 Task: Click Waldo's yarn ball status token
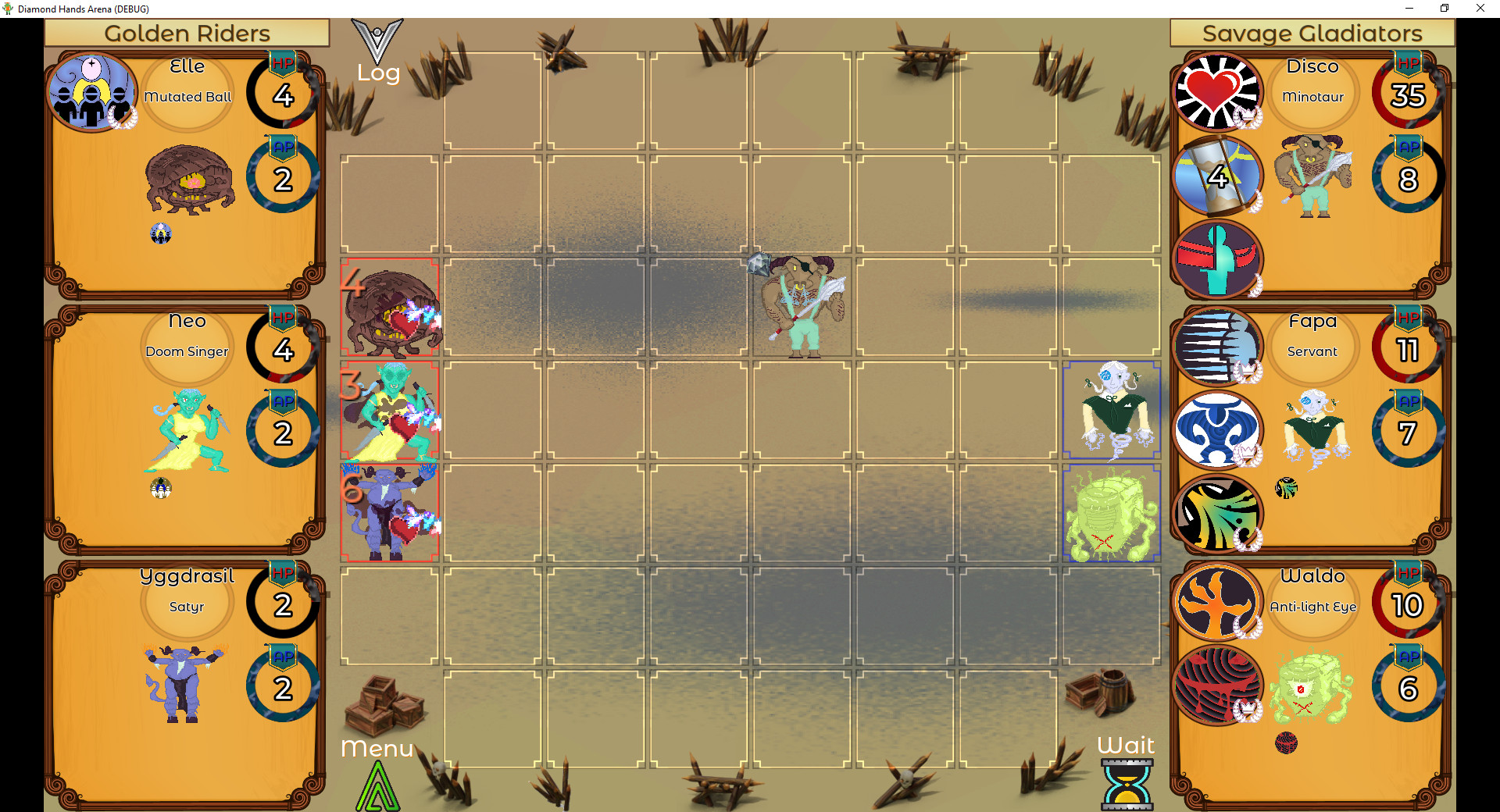[1285, 744]
